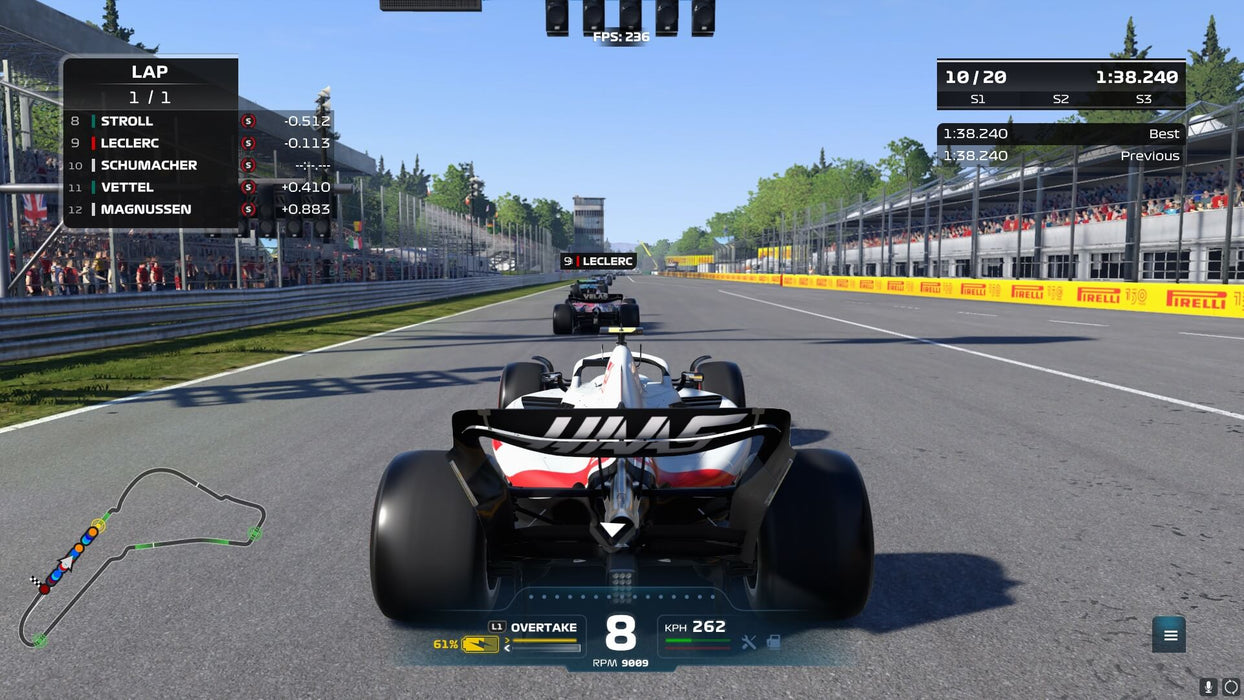The height and width of the screenshot is (700, 1244).
Task: Click the circular refresh overlay icon
Action: coord(1231,687)
